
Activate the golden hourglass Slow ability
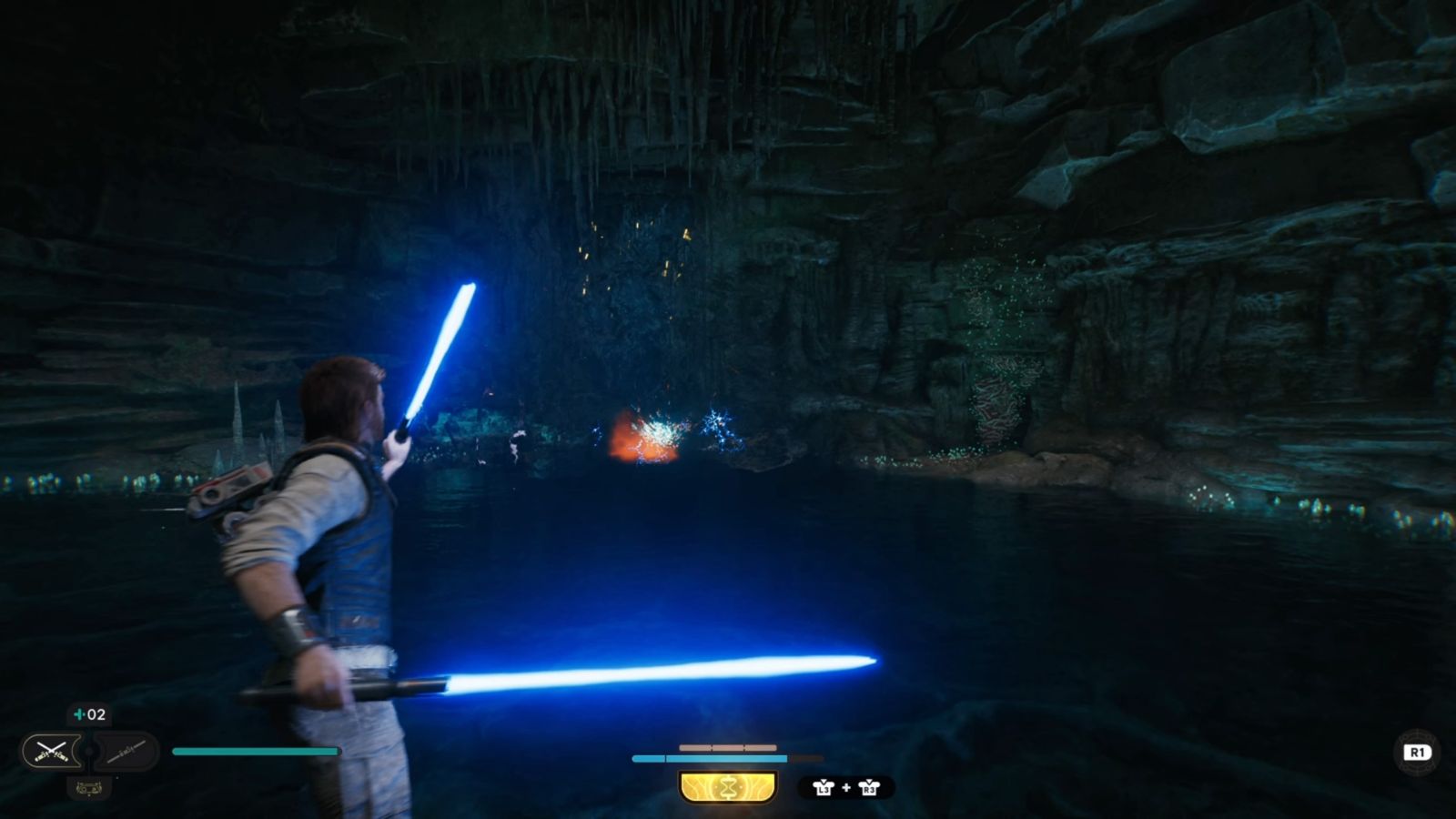coord(728,787)
